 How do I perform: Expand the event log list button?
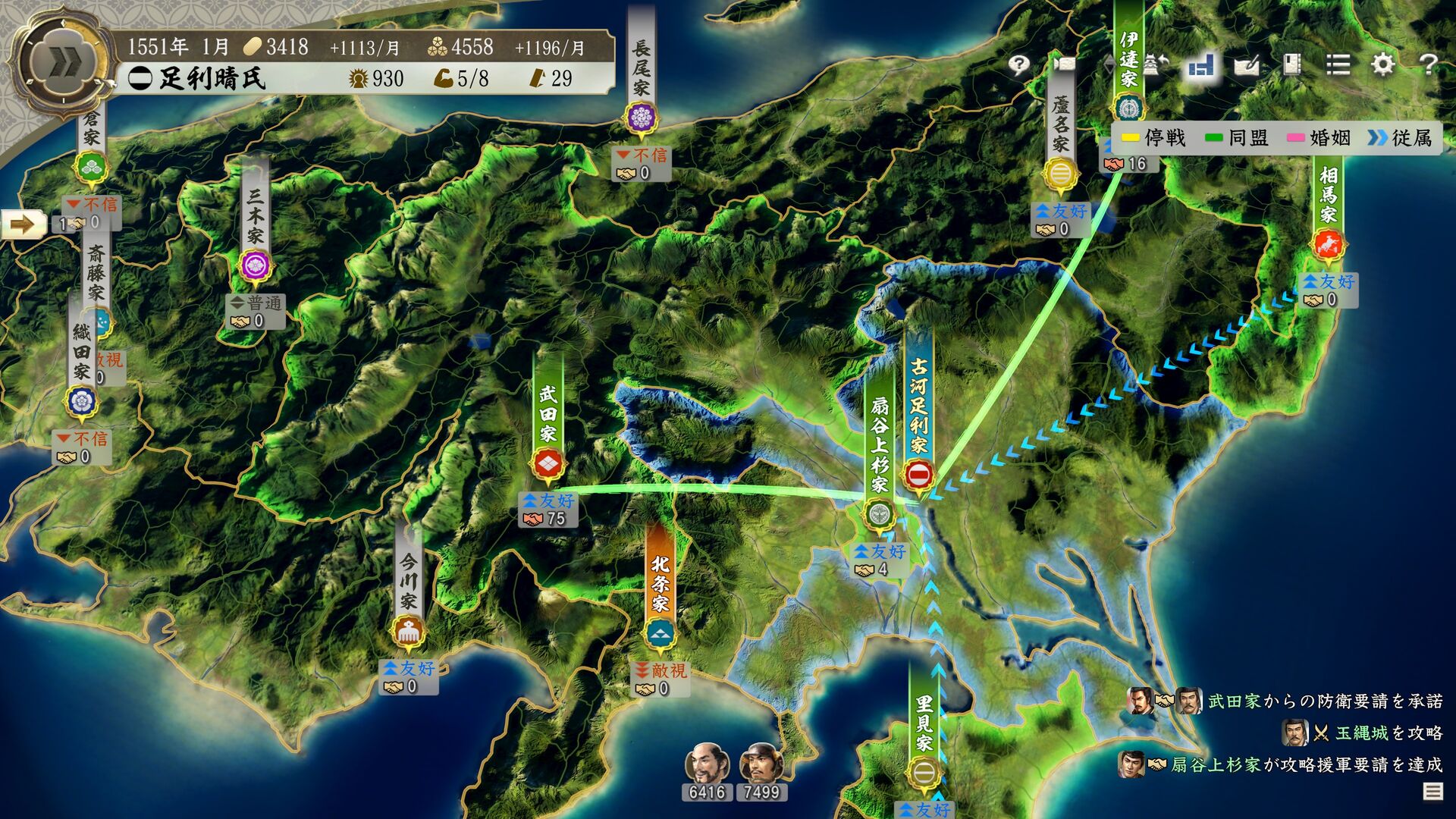pyautogui.click(x=1432, y=792)
